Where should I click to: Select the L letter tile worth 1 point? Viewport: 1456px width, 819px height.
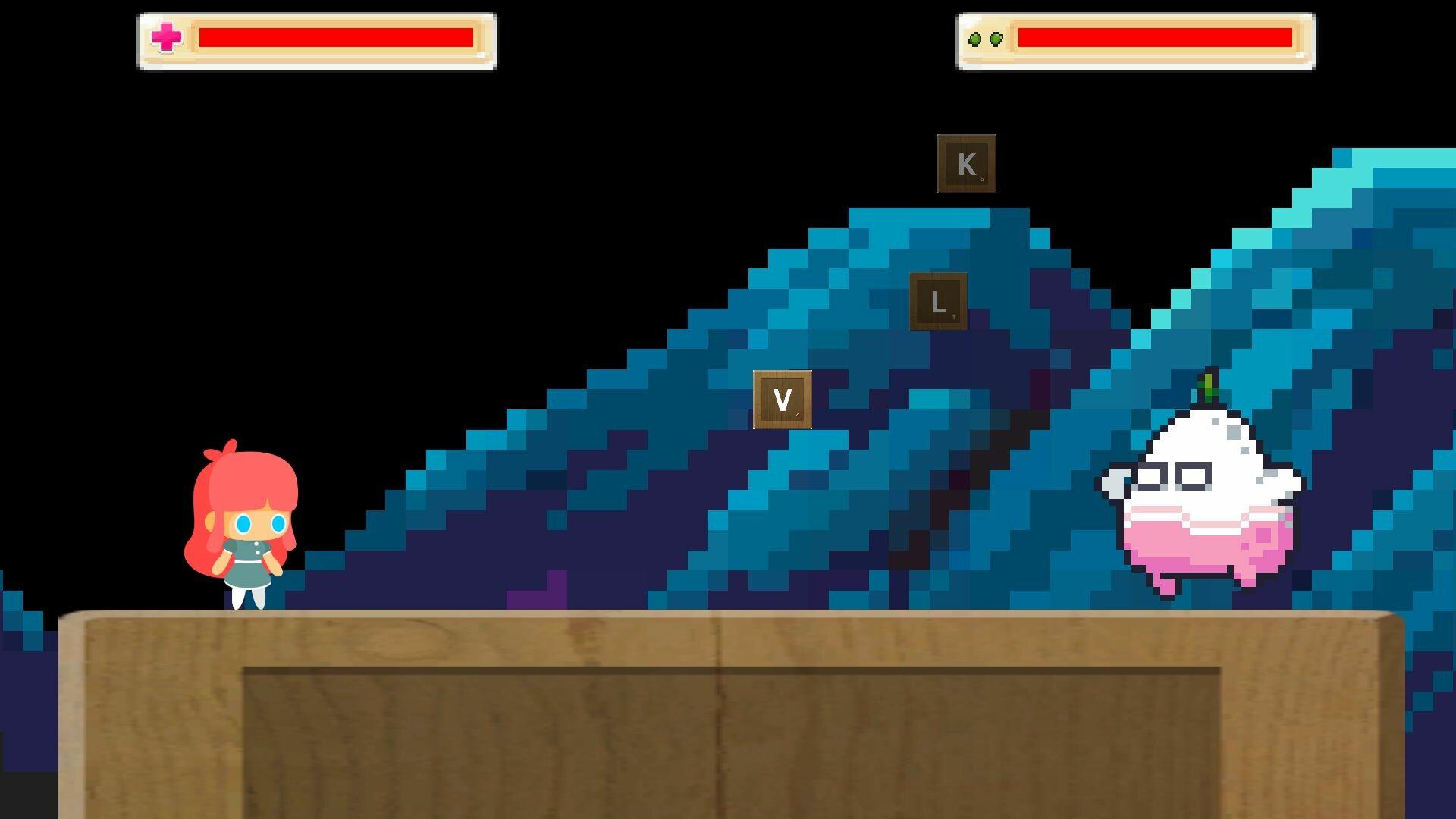[939, 302]
